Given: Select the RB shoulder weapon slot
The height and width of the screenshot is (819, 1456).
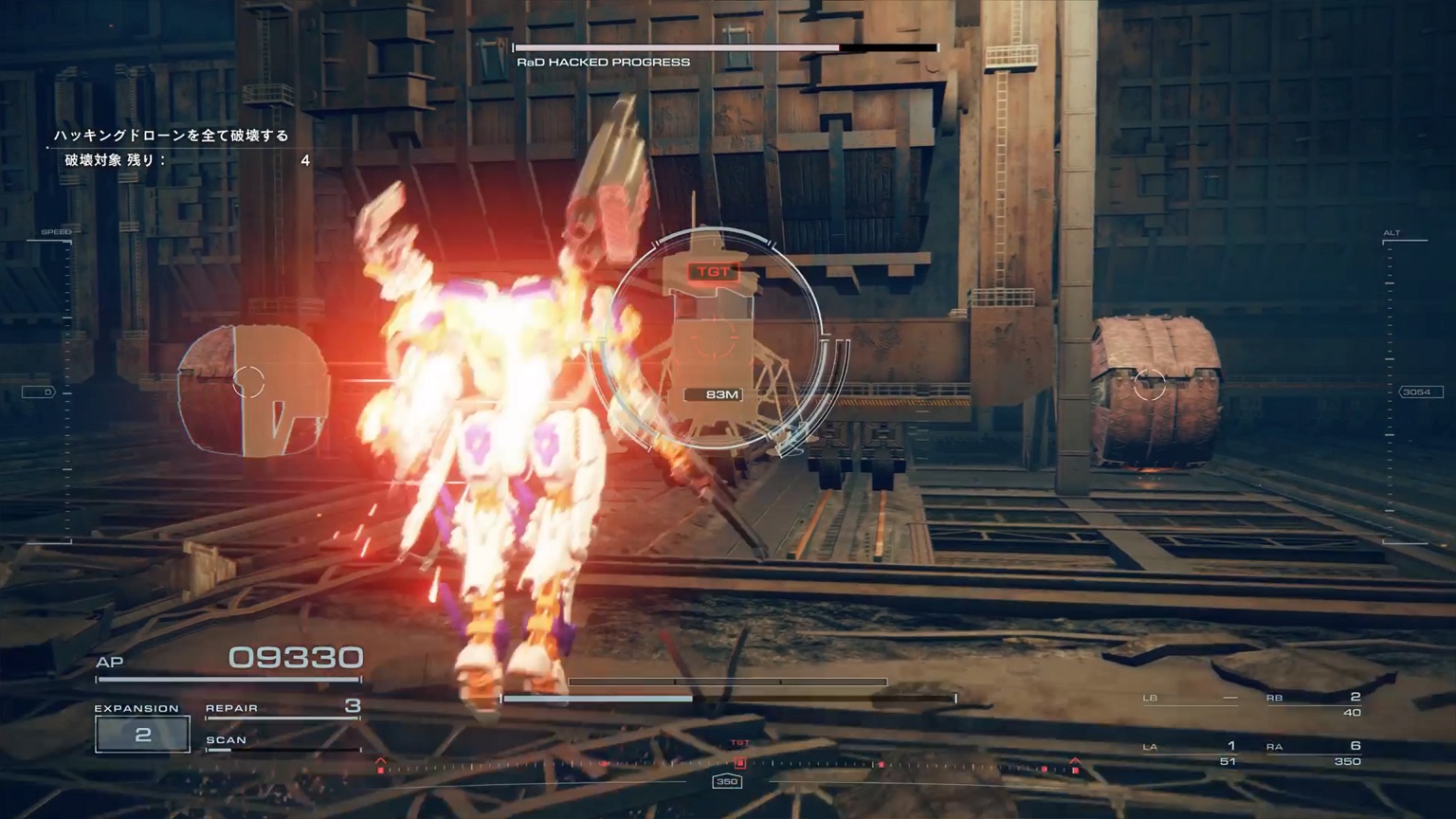Looking at the screenshot, I should 1314,703.
